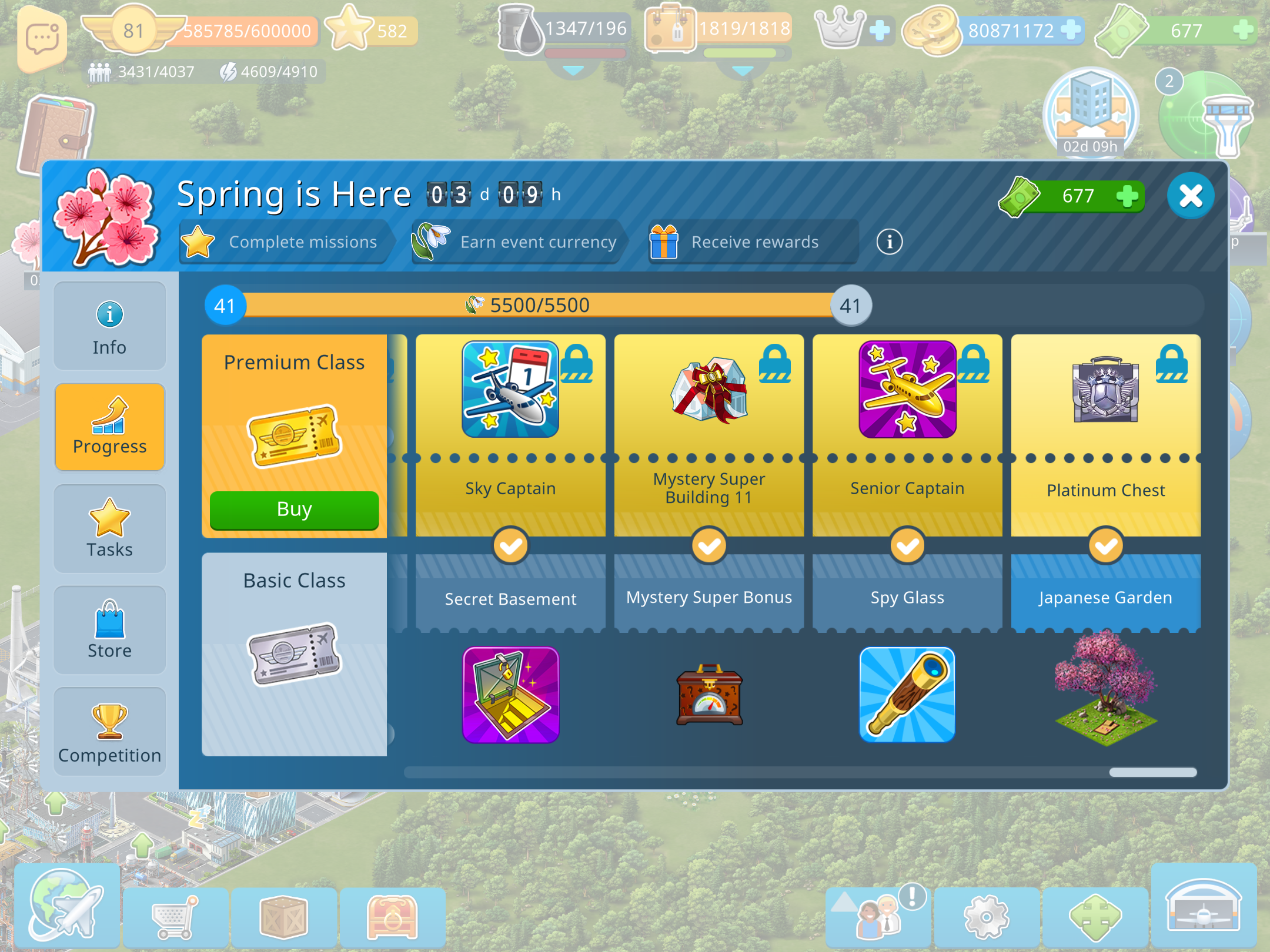The height and width of the screenshot is (952, 1270).
Task: Buy the Premium Class ticket
Action: 294,509
